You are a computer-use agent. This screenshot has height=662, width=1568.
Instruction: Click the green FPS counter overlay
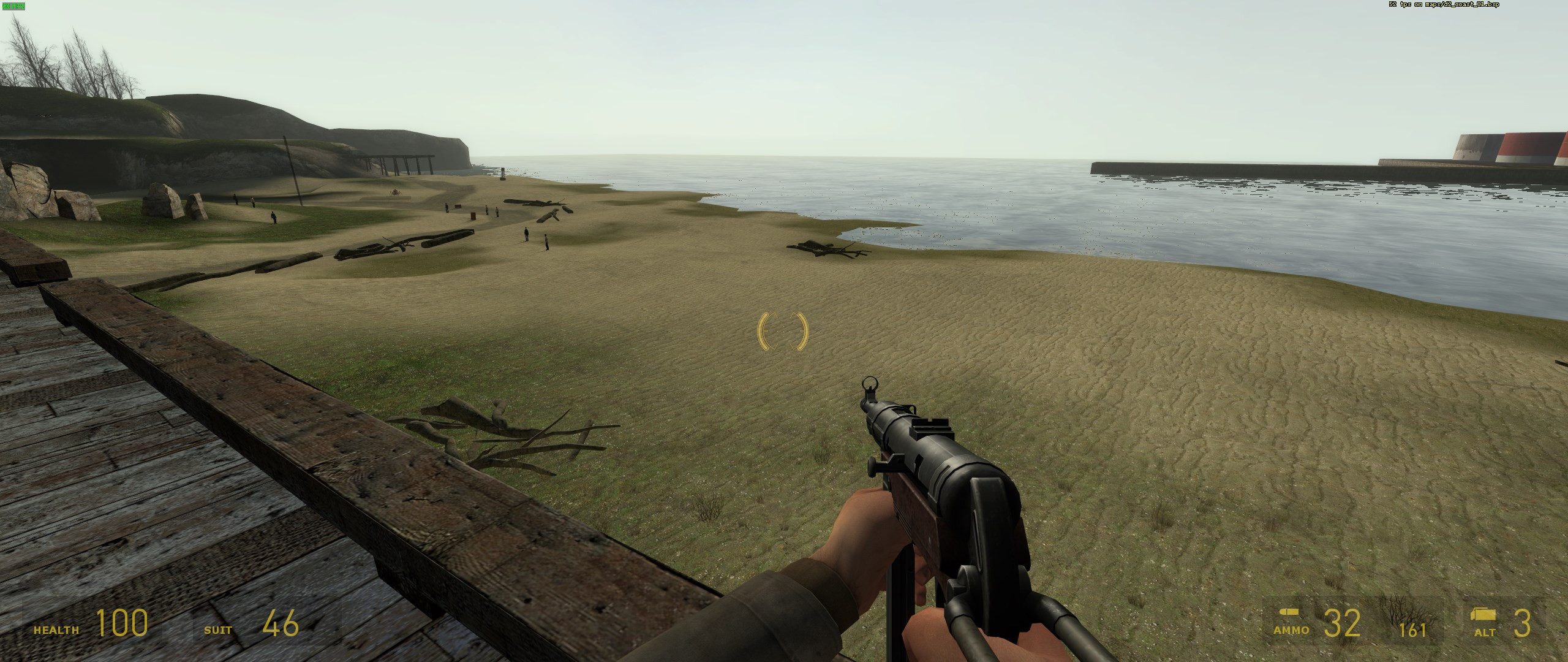12,6
